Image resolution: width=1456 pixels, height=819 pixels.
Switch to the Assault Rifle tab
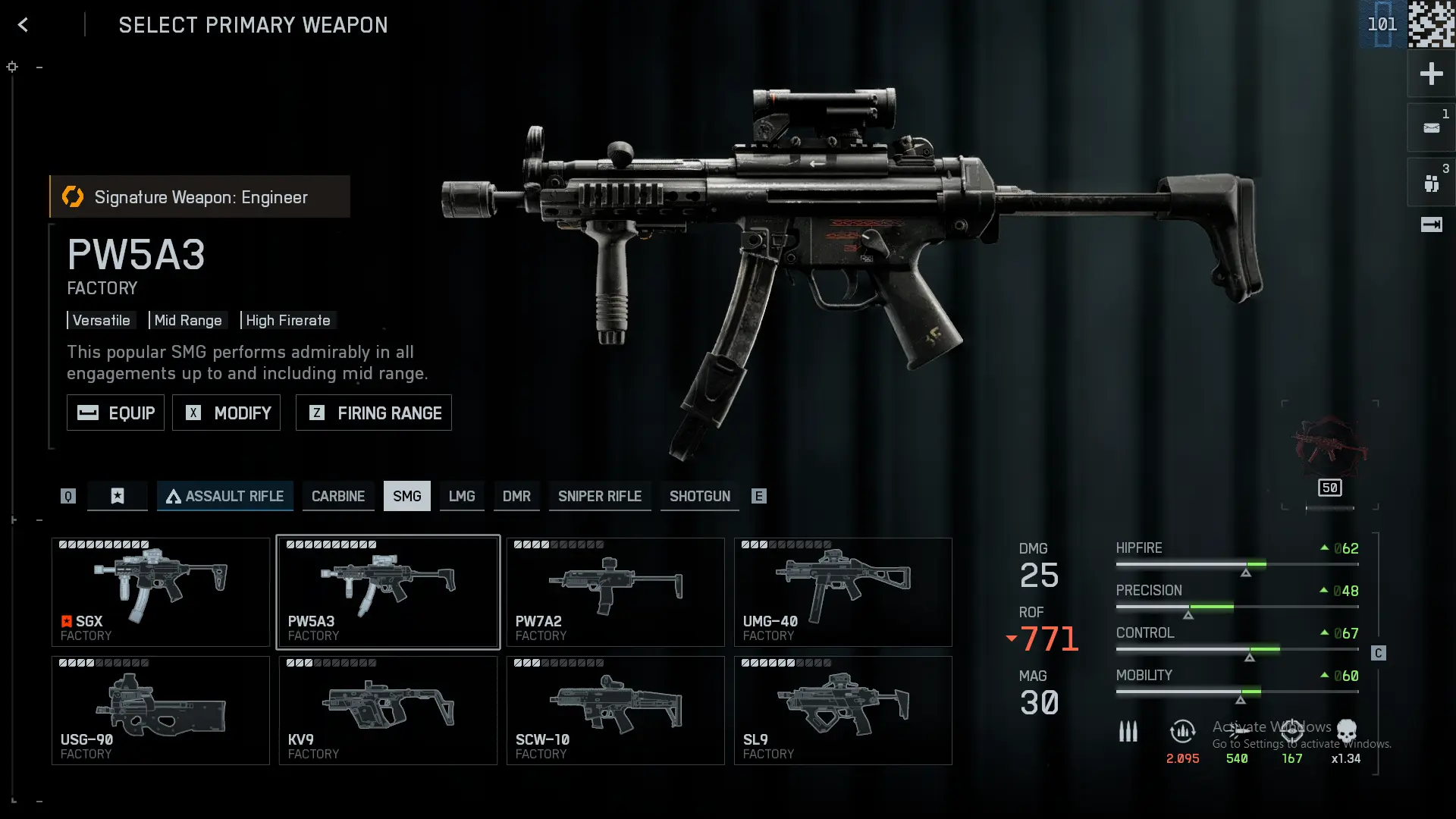pos(224,496)
